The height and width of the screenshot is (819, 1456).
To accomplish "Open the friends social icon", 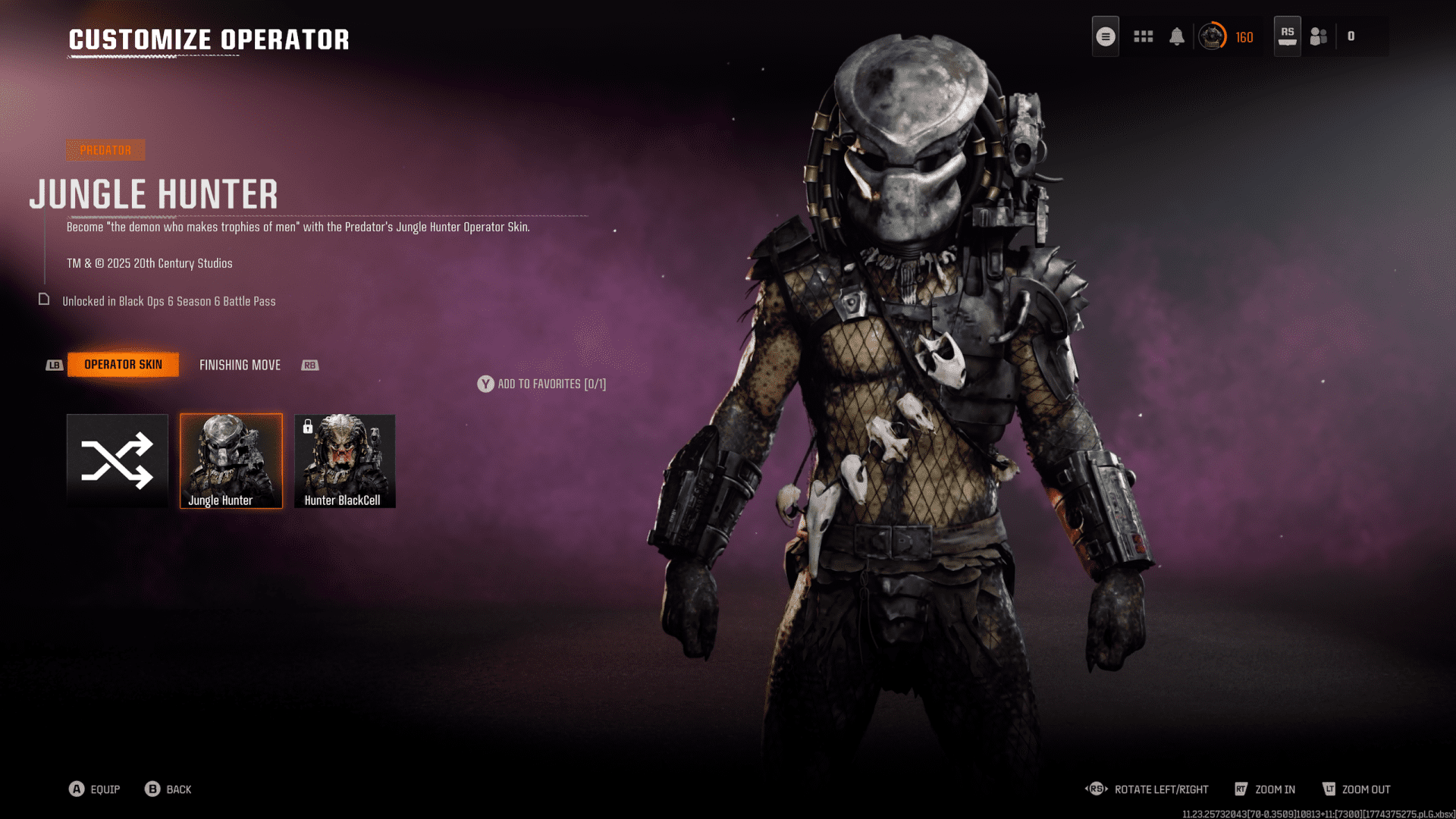I will point(1319,36).
